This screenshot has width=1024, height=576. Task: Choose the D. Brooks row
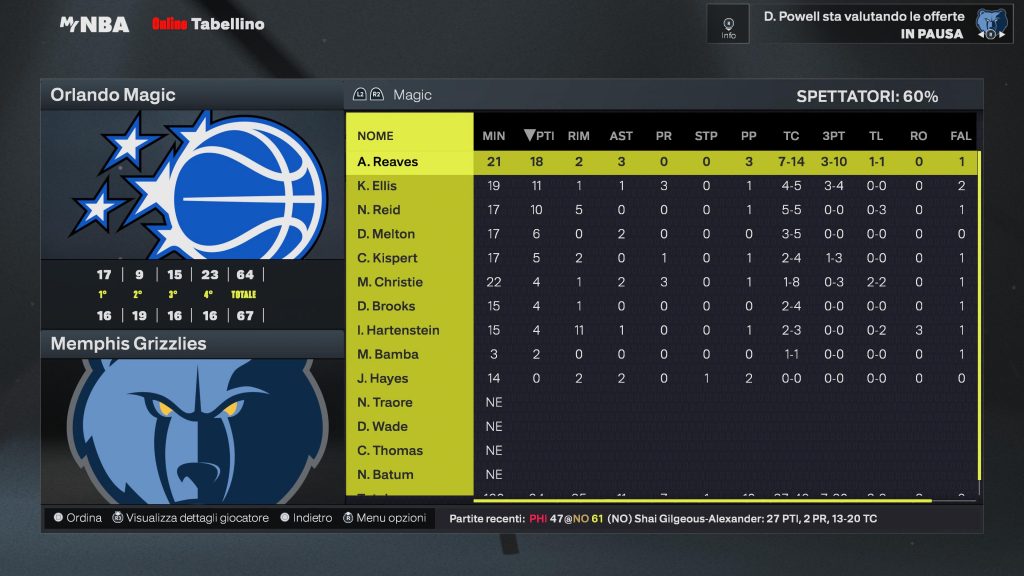coord(387,306)
